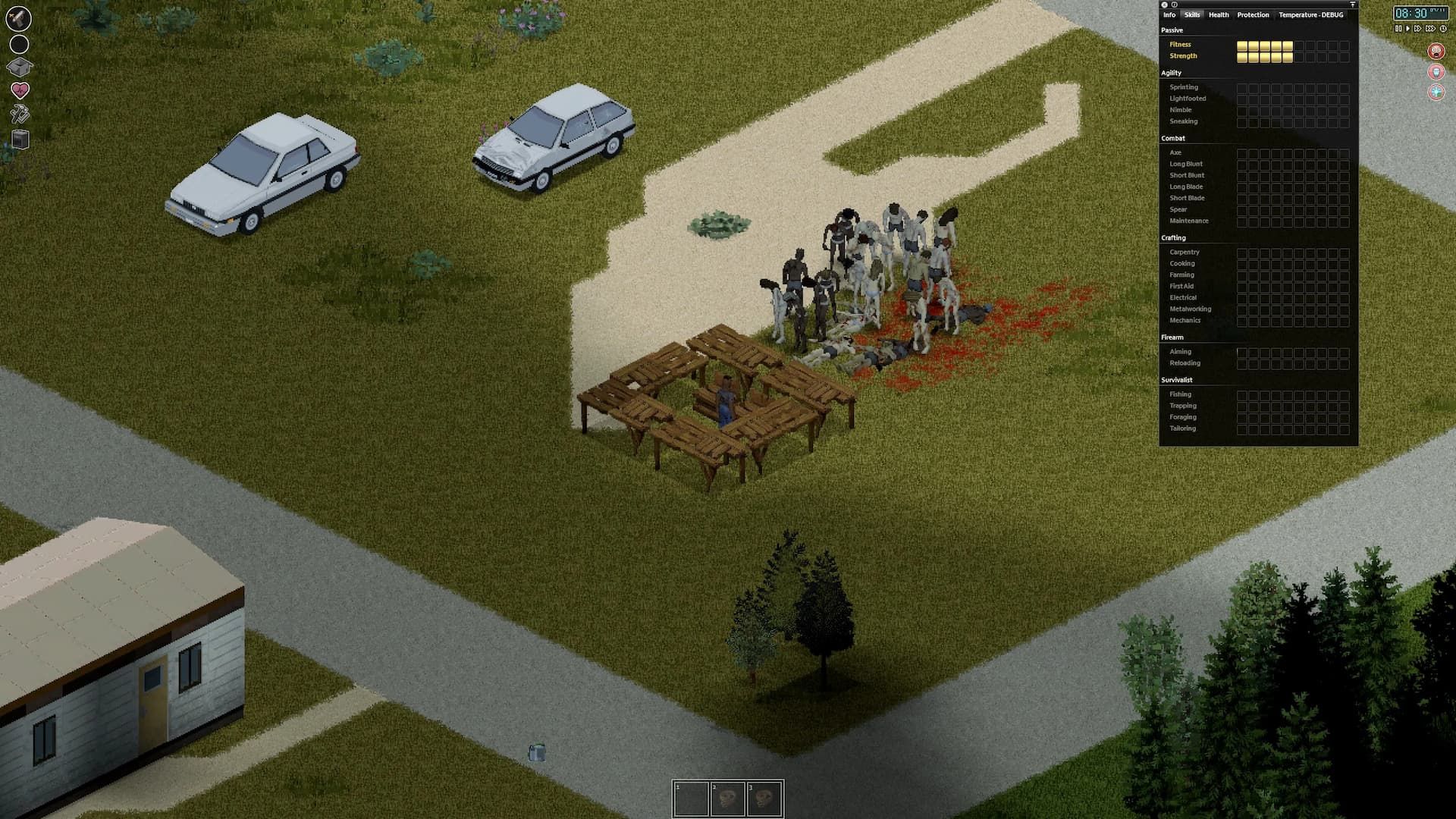The height and width of the screenshot is (819, 1456).
Task: Click the info icon atop the Skills panel
Action: click(x=1174, y=5)
